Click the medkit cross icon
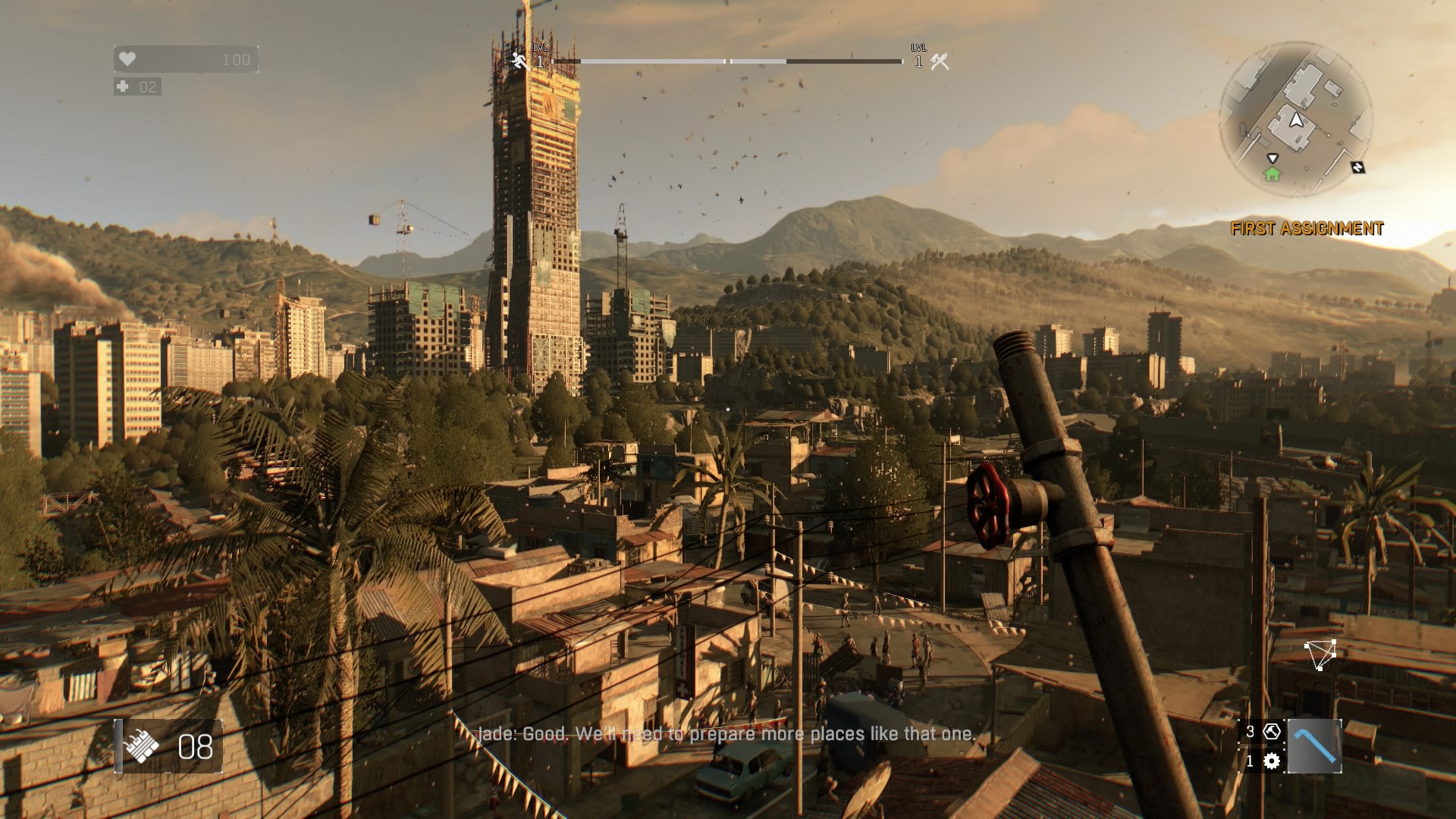The image size is (1456, 819). click(x=123, y=86)
